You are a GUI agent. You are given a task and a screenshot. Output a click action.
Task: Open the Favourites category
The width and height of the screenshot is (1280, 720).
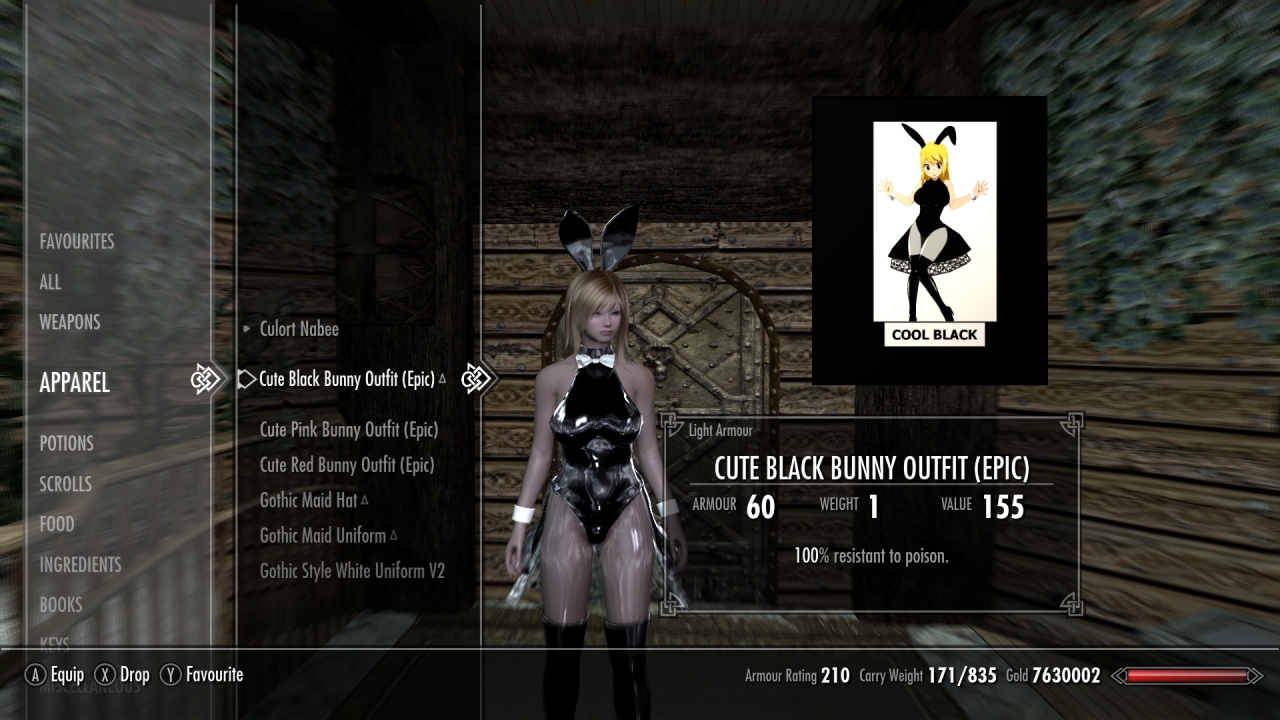(x=77, y=242)
